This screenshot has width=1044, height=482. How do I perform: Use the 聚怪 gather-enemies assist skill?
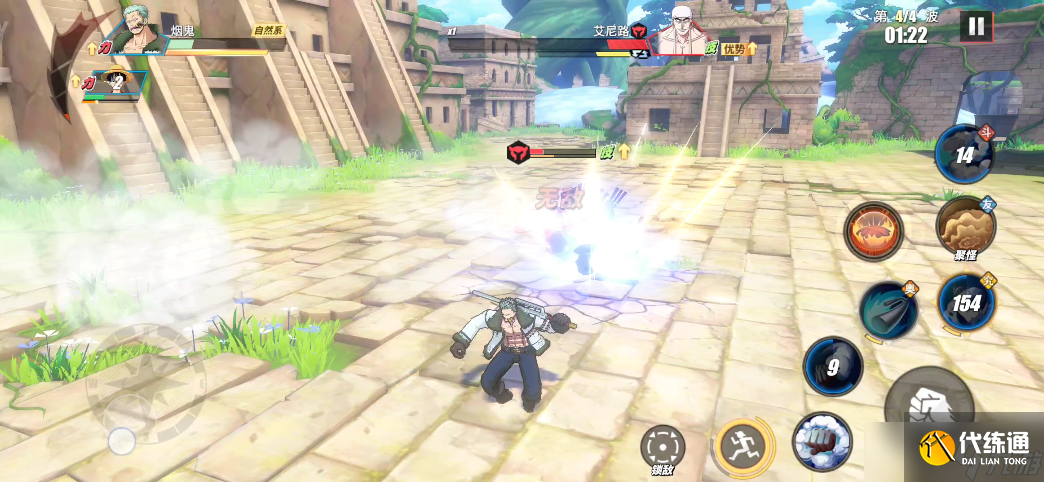[965, 226]
